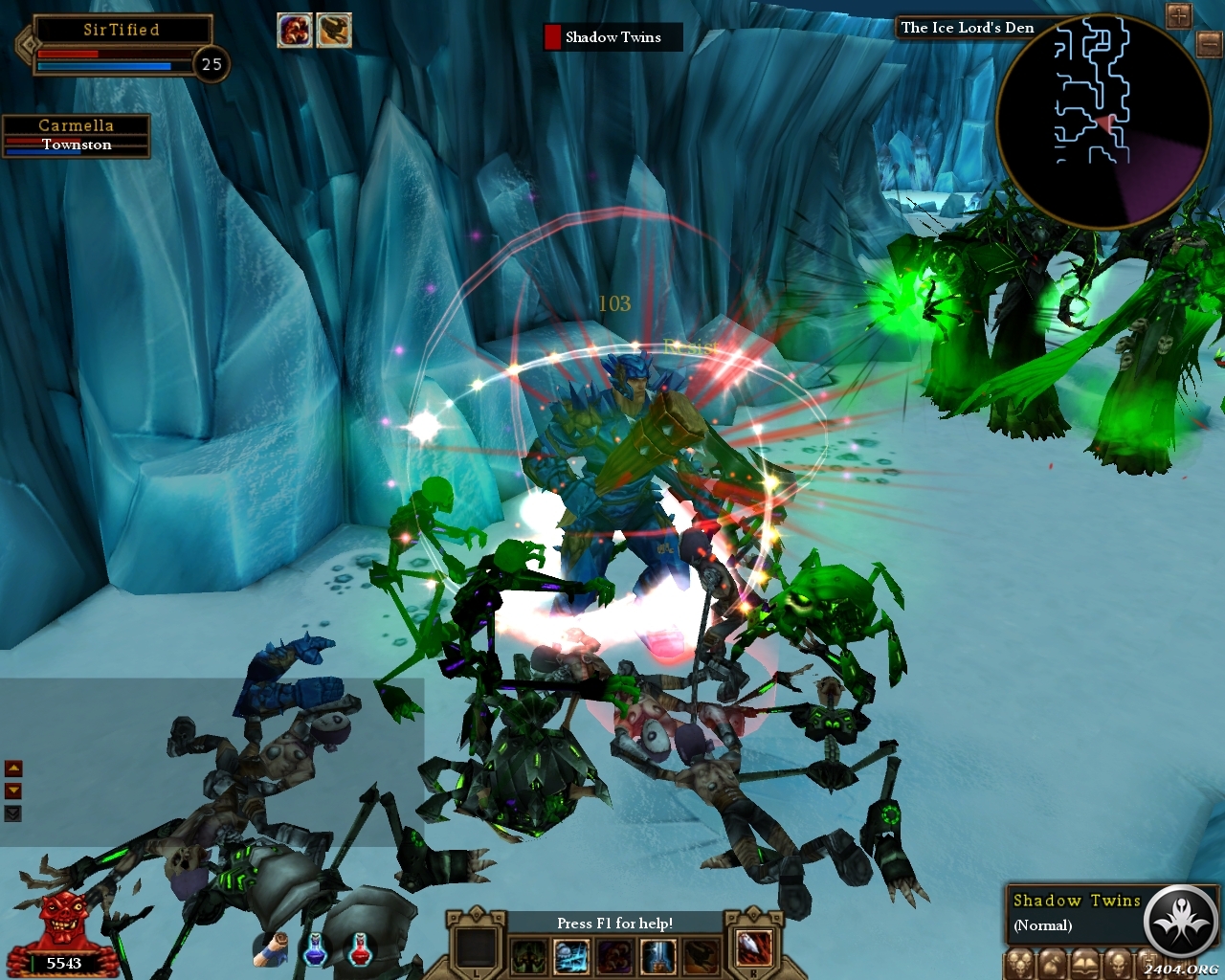Activate the purple claws skill on hotbar
This screenshot has width=1225, height=980.
click(x=614, y=956)
